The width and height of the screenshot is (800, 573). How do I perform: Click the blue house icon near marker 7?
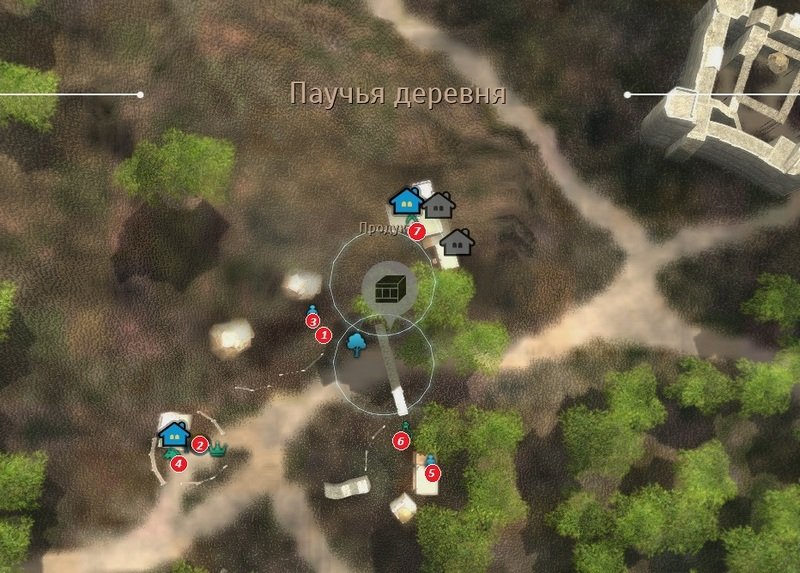click(406, 201)
